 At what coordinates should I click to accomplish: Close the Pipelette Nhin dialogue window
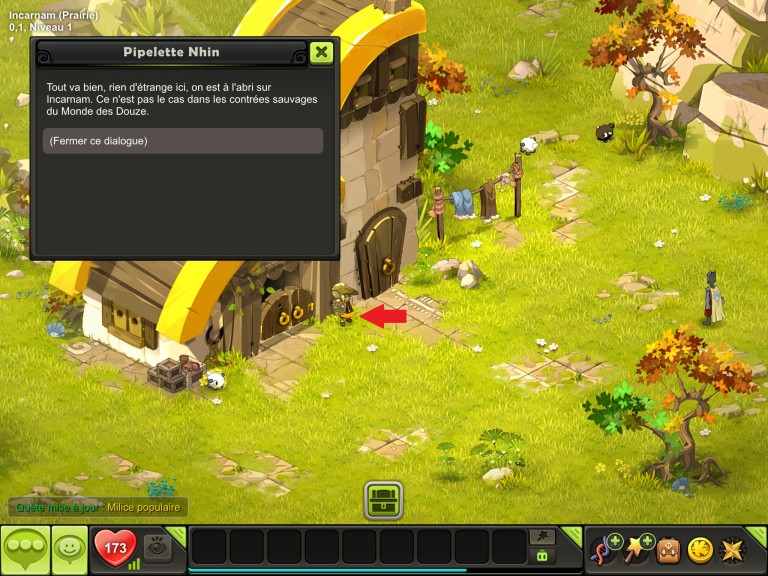tap(321, 52)
